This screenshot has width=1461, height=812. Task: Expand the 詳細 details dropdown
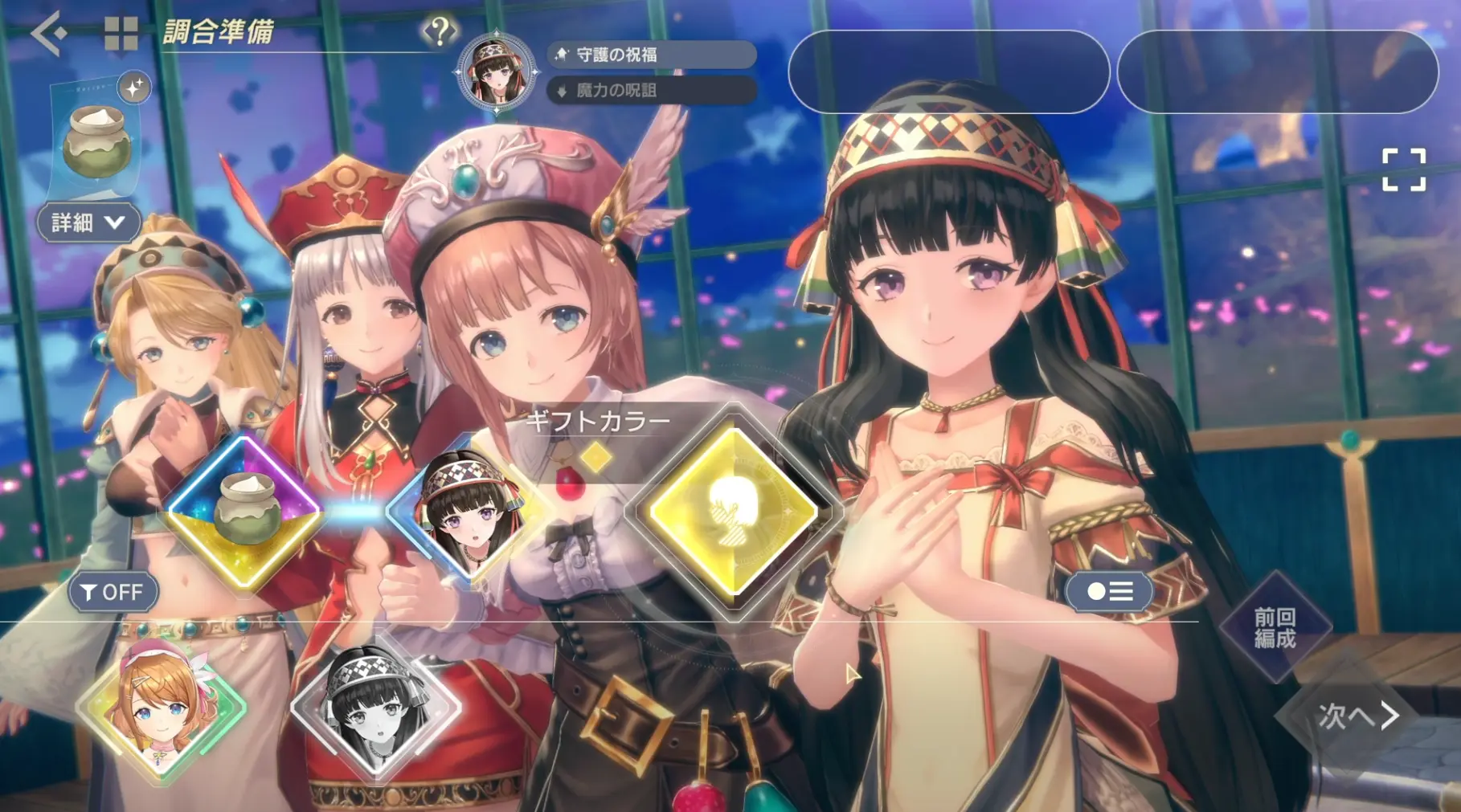[88, 222]
